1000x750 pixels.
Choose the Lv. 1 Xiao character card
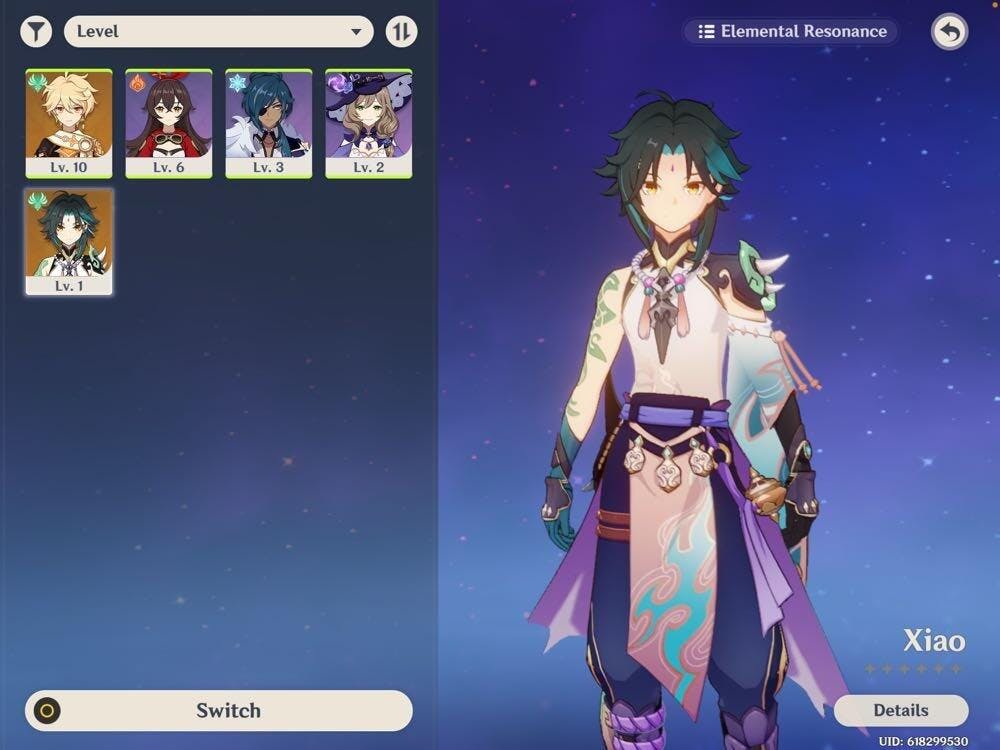point(69,242)
